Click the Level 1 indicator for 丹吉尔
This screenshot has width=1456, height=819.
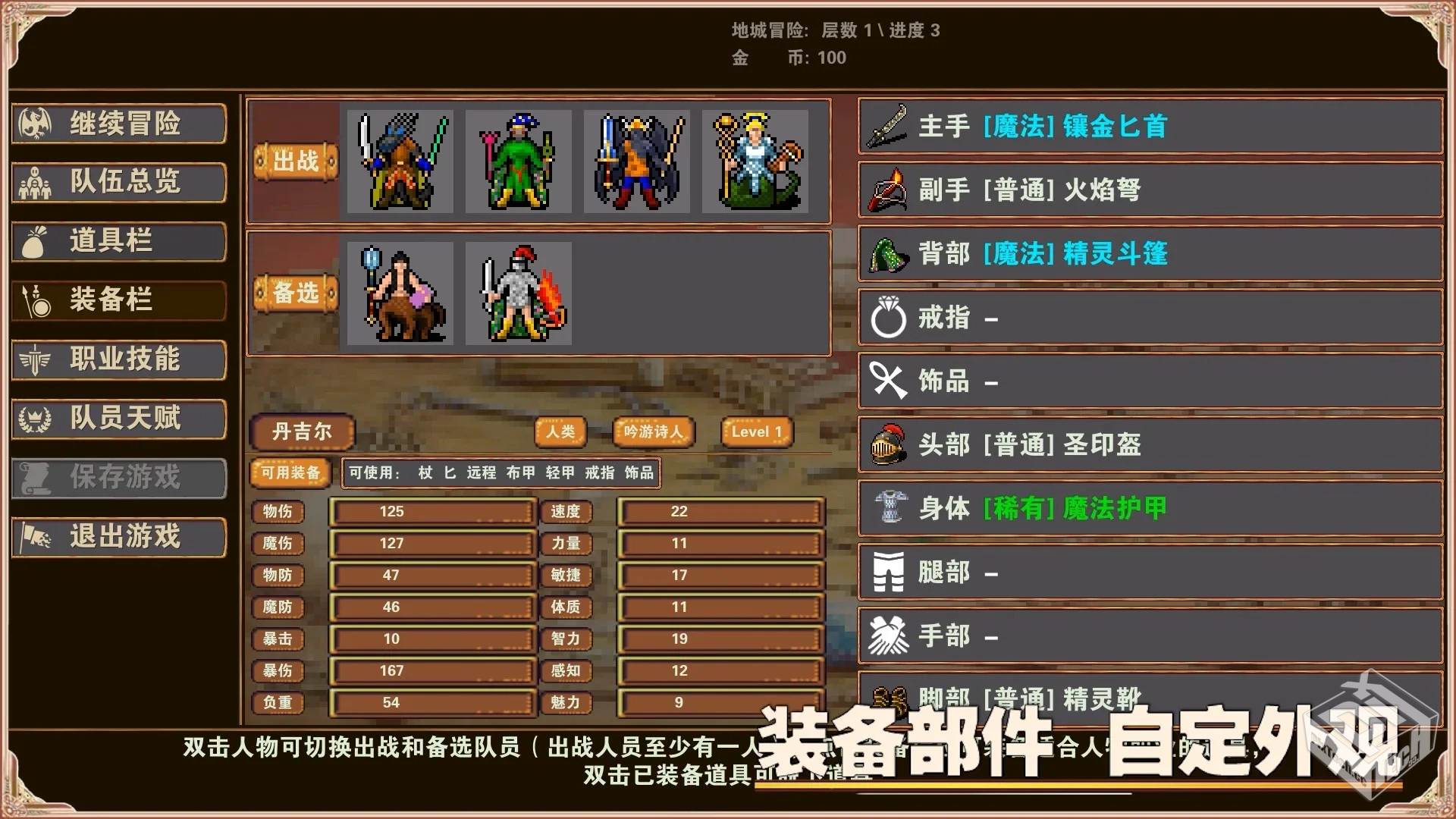756,431
